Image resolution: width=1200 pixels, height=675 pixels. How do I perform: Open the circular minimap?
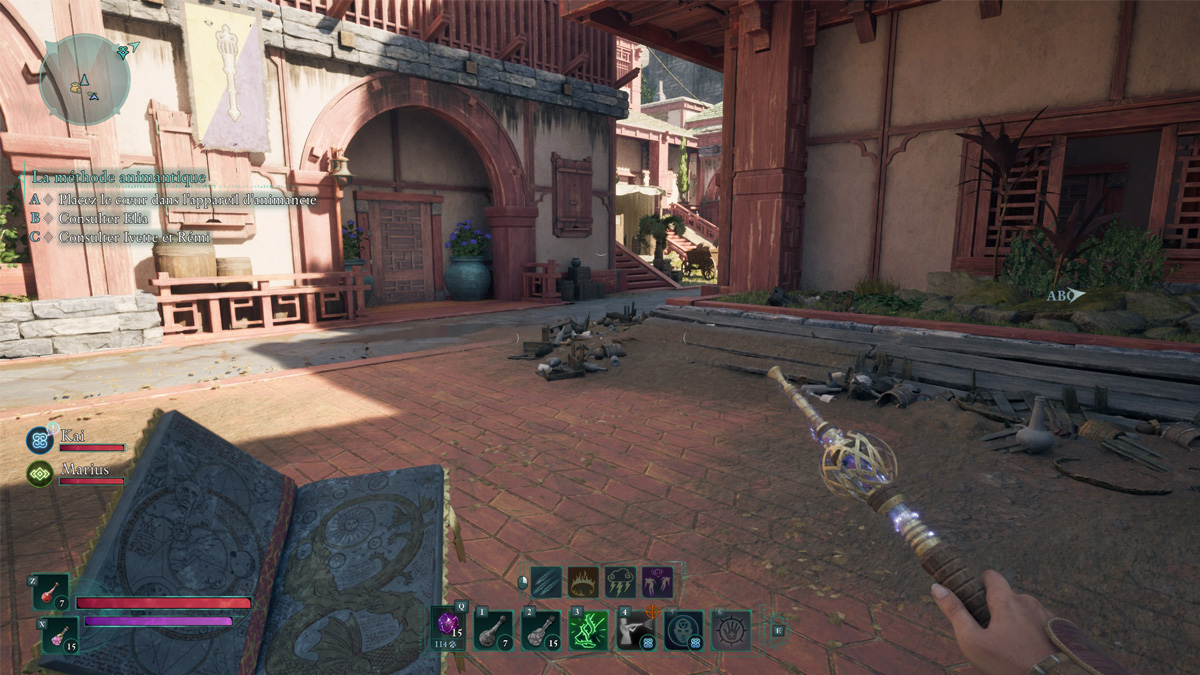click(85, 79)
